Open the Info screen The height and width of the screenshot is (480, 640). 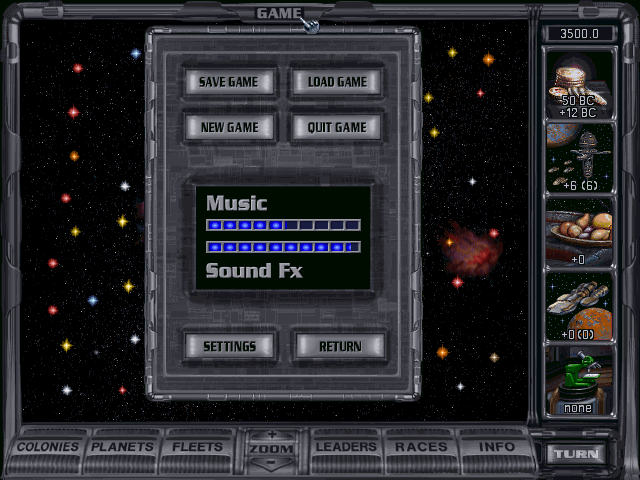[x=496, y=447]
